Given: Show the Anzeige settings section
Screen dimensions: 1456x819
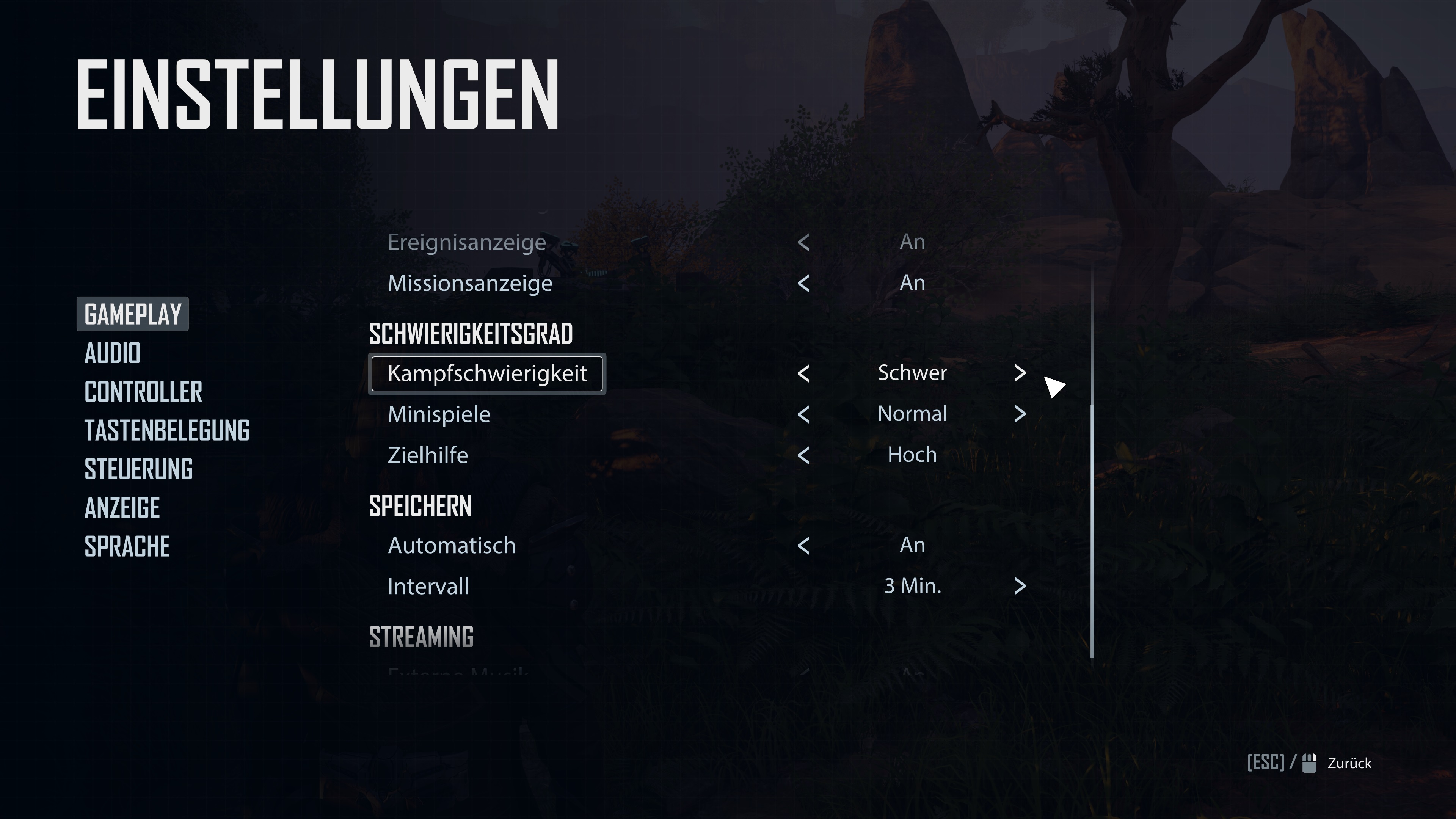Looking at the screenshot, I should (122, 508).
